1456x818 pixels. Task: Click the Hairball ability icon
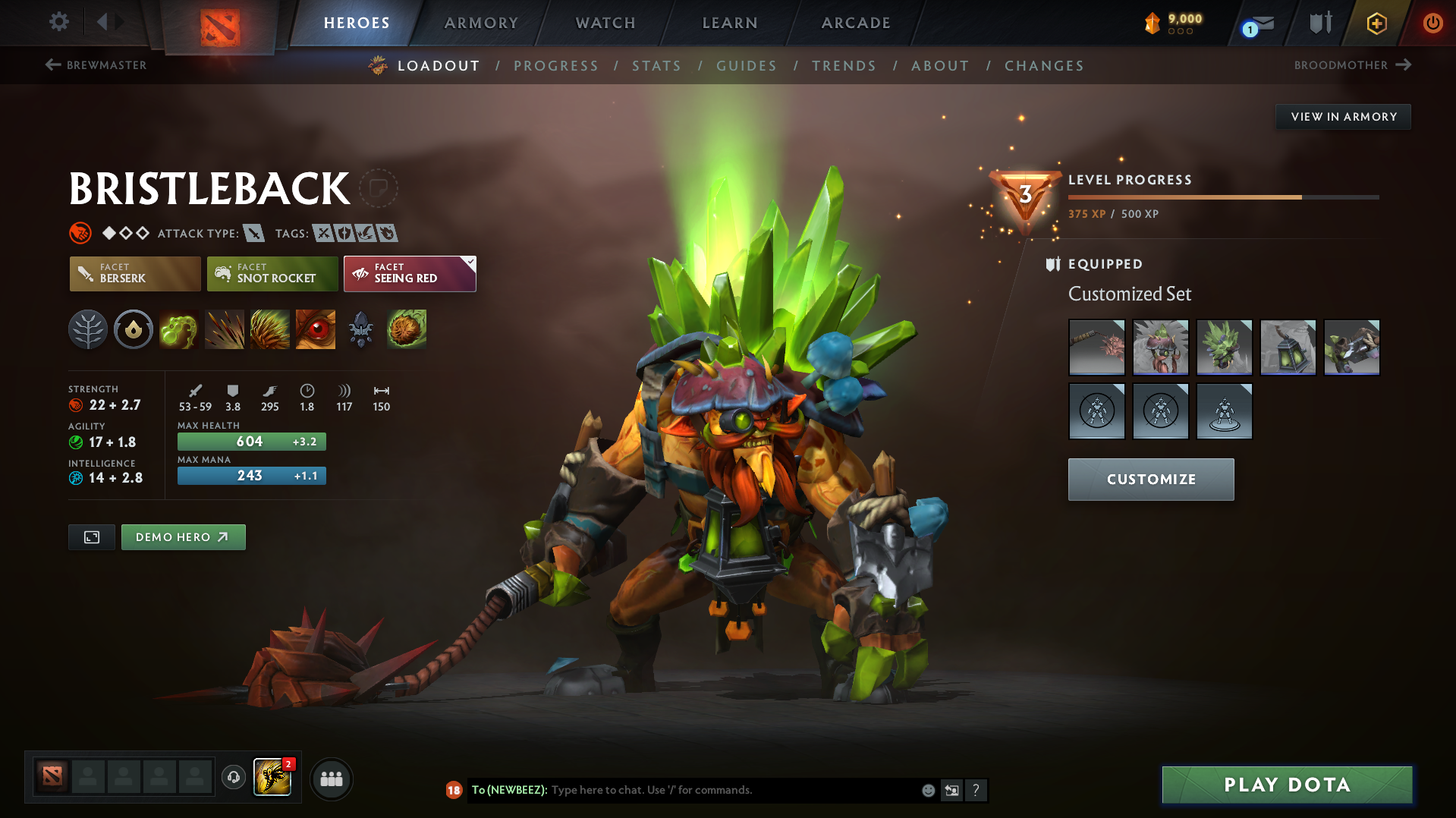point(407,329)
